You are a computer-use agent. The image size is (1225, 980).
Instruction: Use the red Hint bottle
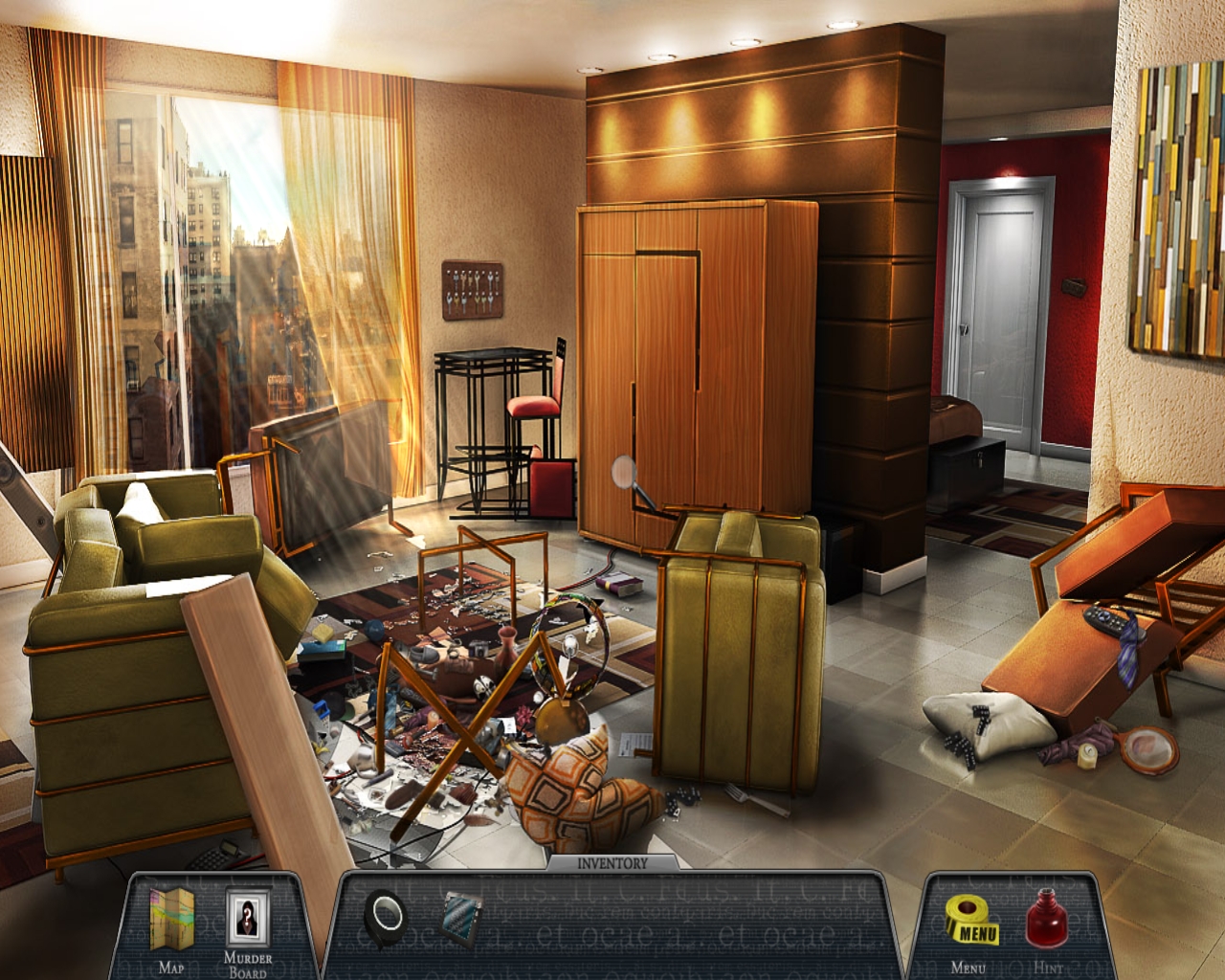tap(1047, 918)
